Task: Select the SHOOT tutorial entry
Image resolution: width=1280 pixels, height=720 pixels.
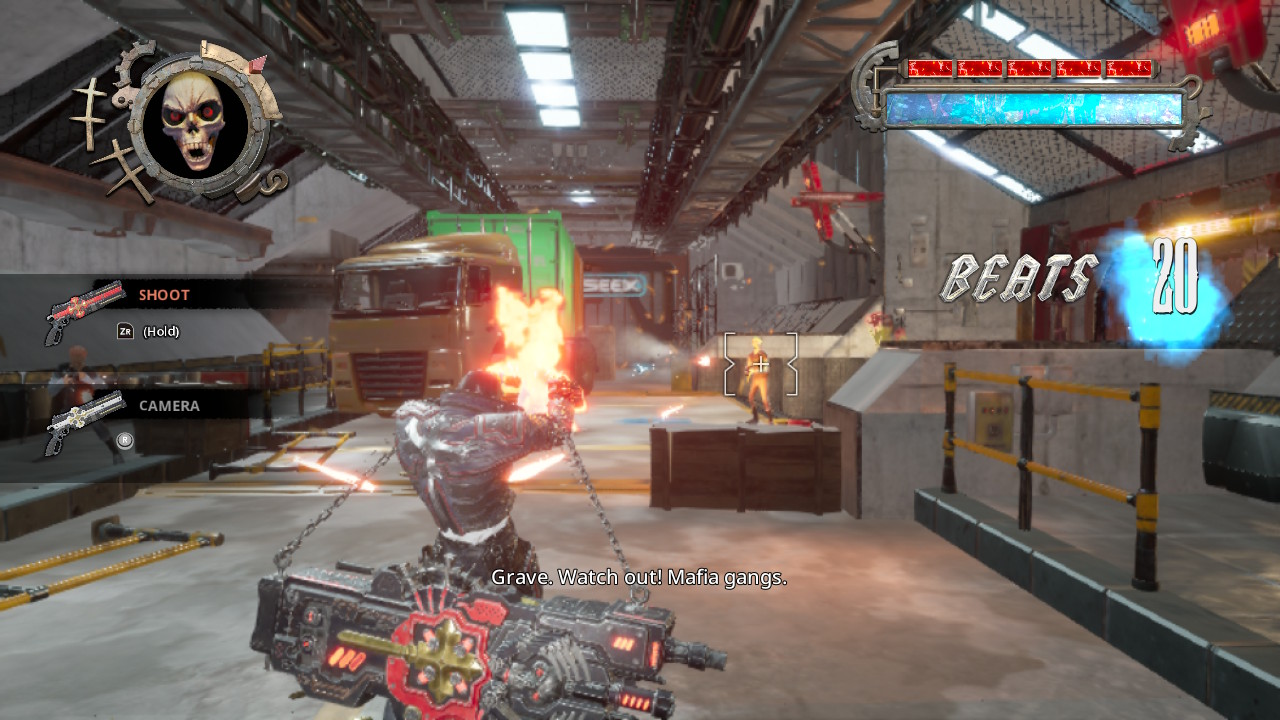Action: pyautogui.click(x=163, y=295)
